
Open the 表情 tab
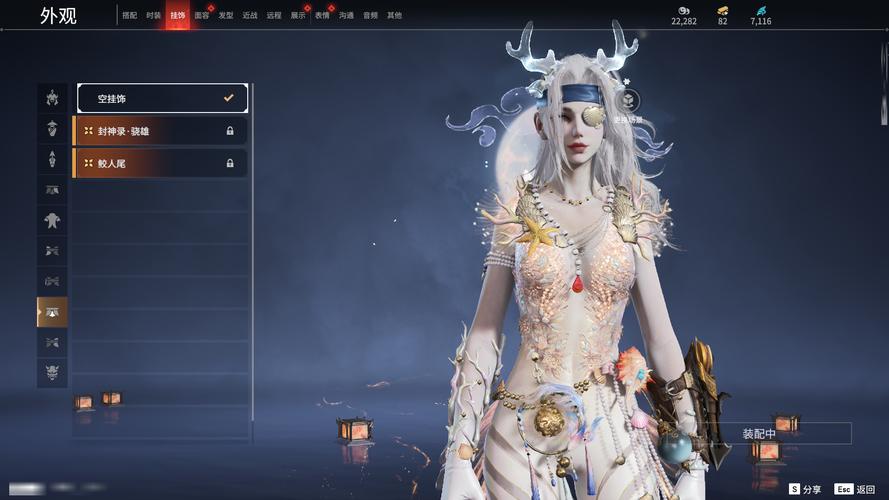click(322, 16)
